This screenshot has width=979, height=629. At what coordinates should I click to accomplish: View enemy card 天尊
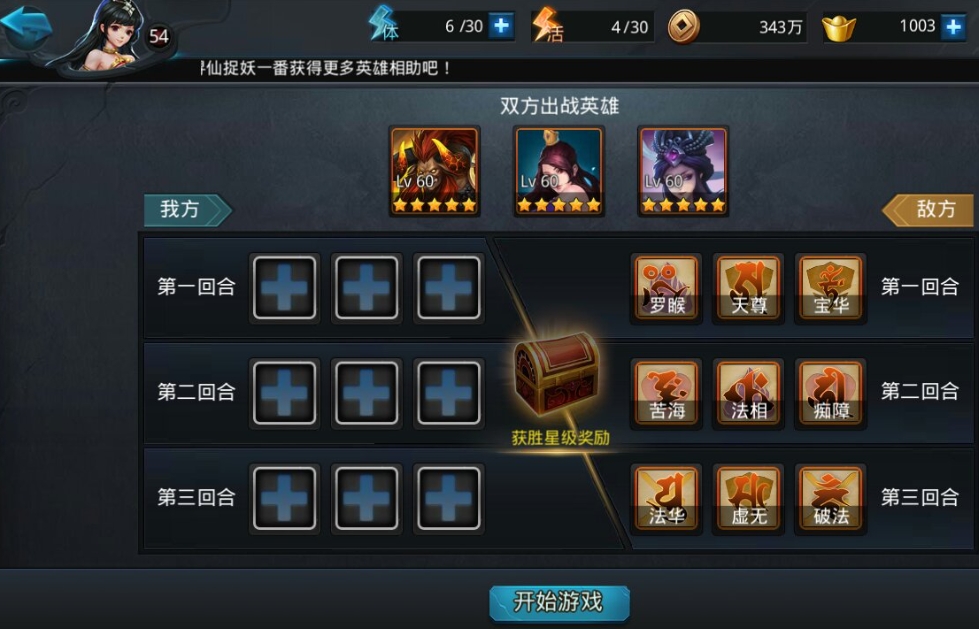click(x=749, y=287)
